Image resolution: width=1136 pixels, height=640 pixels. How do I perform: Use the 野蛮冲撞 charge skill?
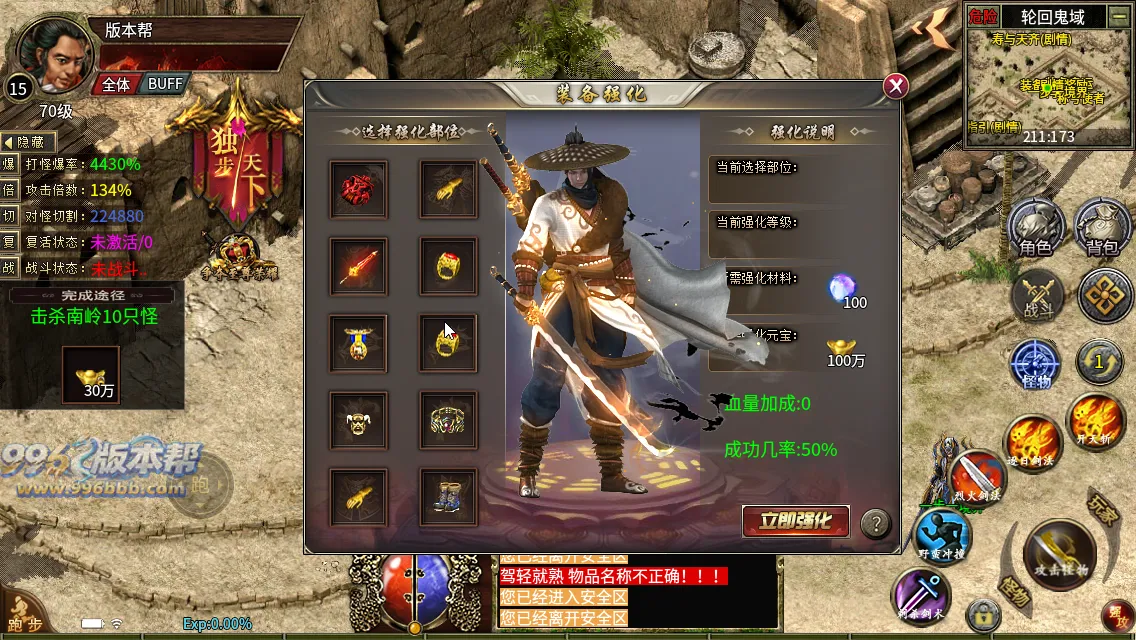(x=943, y=534)
